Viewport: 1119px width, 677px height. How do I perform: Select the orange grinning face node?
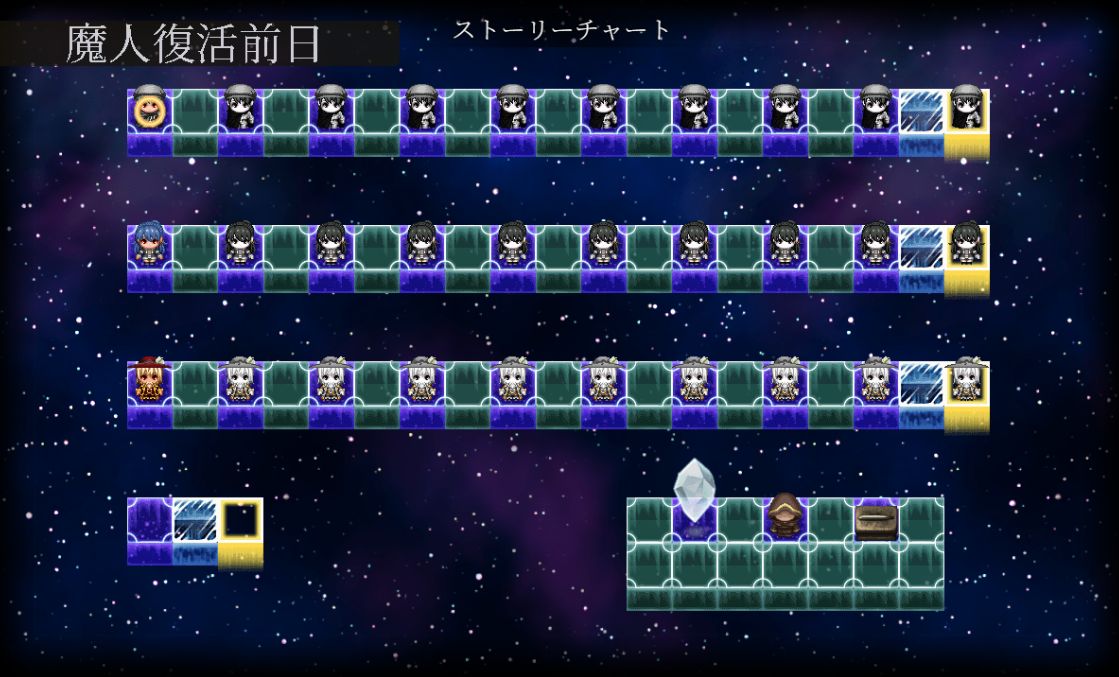pos(149,111)
